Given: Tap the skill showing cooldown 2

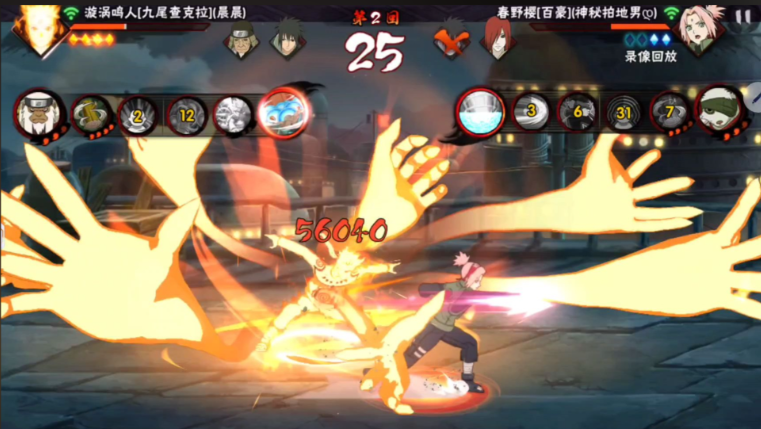Looking at the screenshot, I should [x=138, y=115].
